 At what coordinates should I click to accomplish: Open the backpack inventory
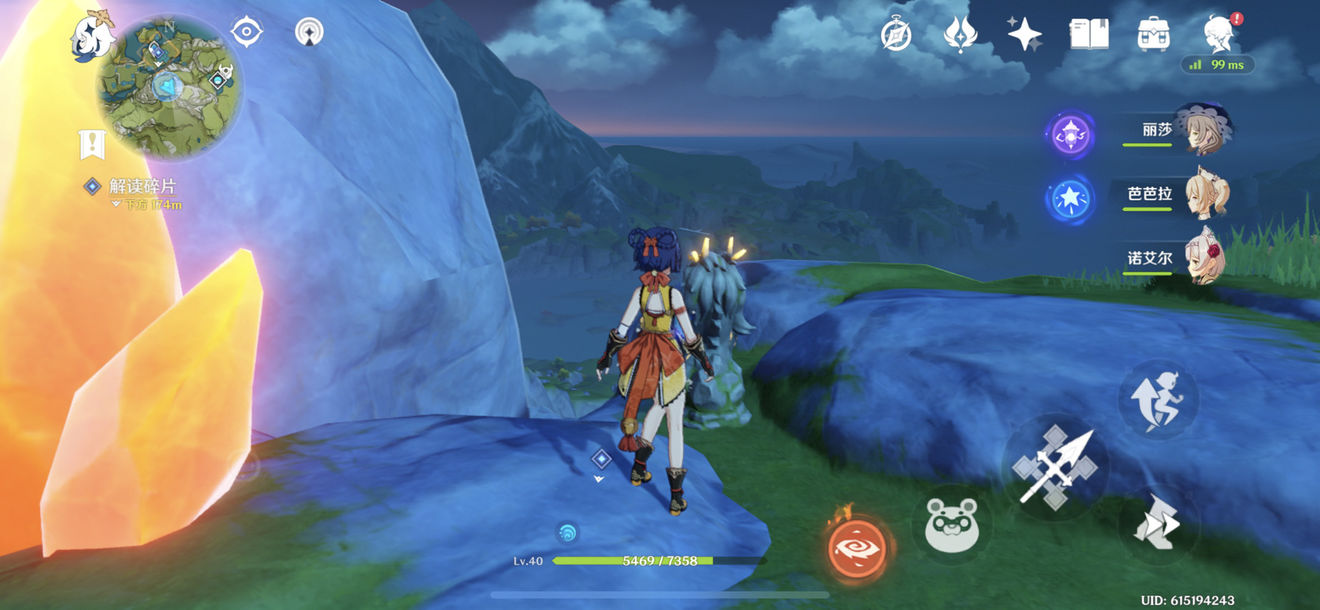pyautogui.click(x=1153, y=34)
